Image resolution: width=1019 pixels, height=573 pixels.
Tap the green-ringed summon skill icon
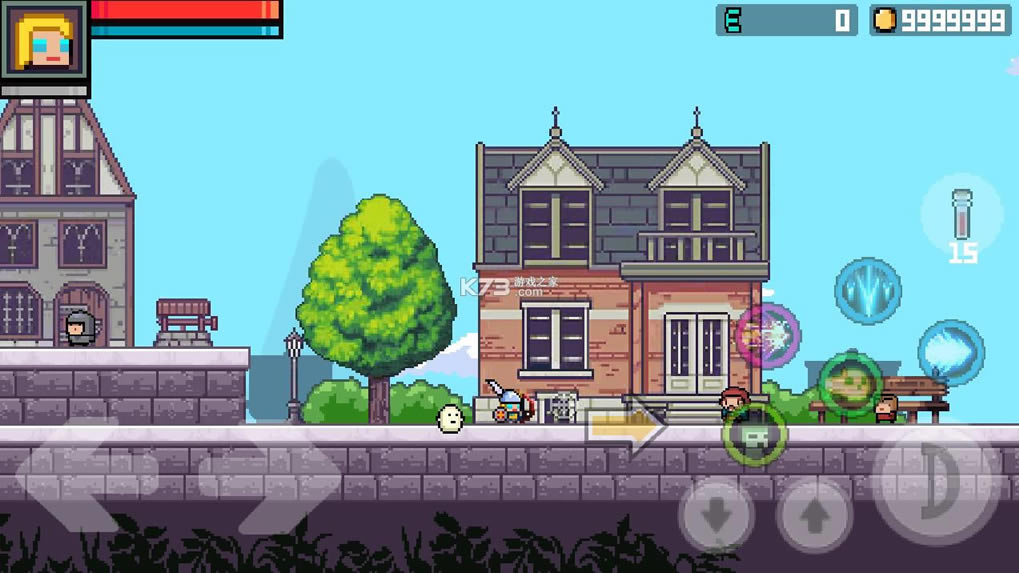coord(755,434)
